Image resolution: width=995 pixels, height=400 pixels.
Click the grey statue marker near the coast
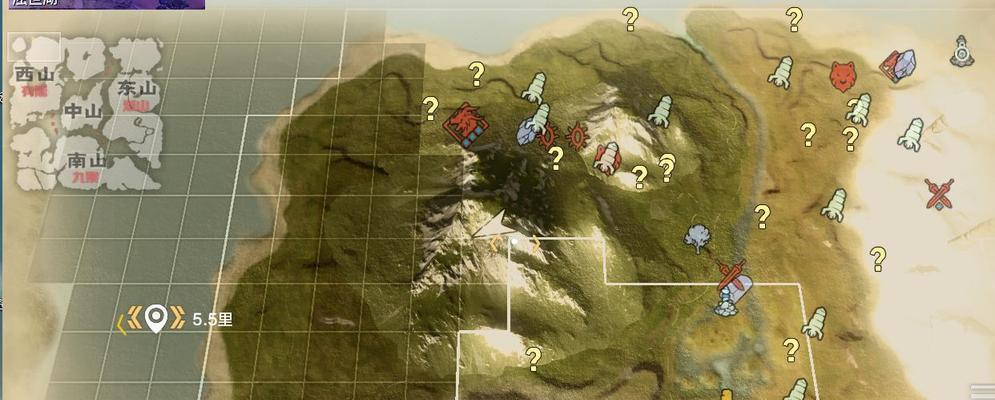click(962, 50)
